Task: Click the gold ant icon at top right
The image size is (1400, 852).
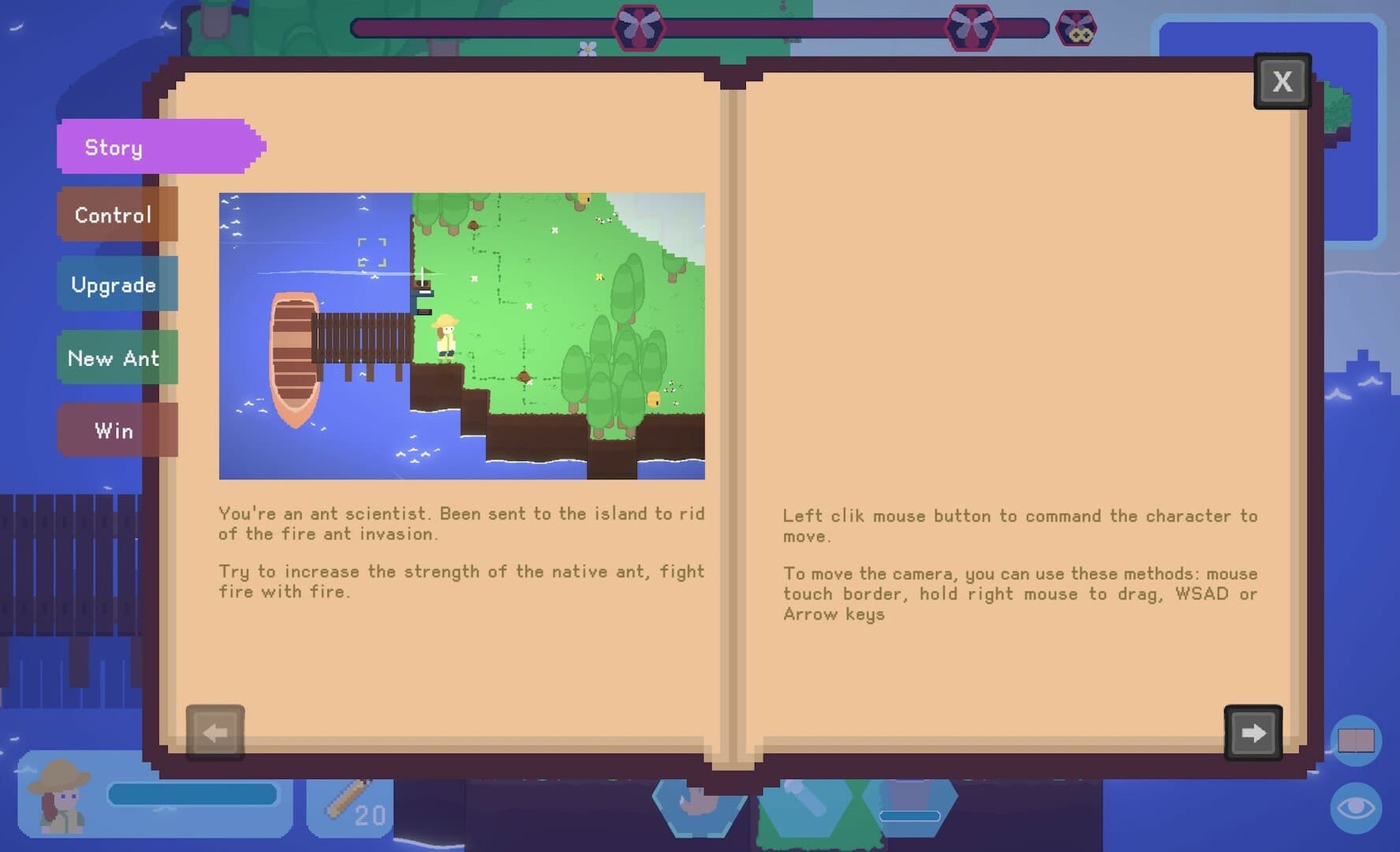Action: coord(1076,28)
